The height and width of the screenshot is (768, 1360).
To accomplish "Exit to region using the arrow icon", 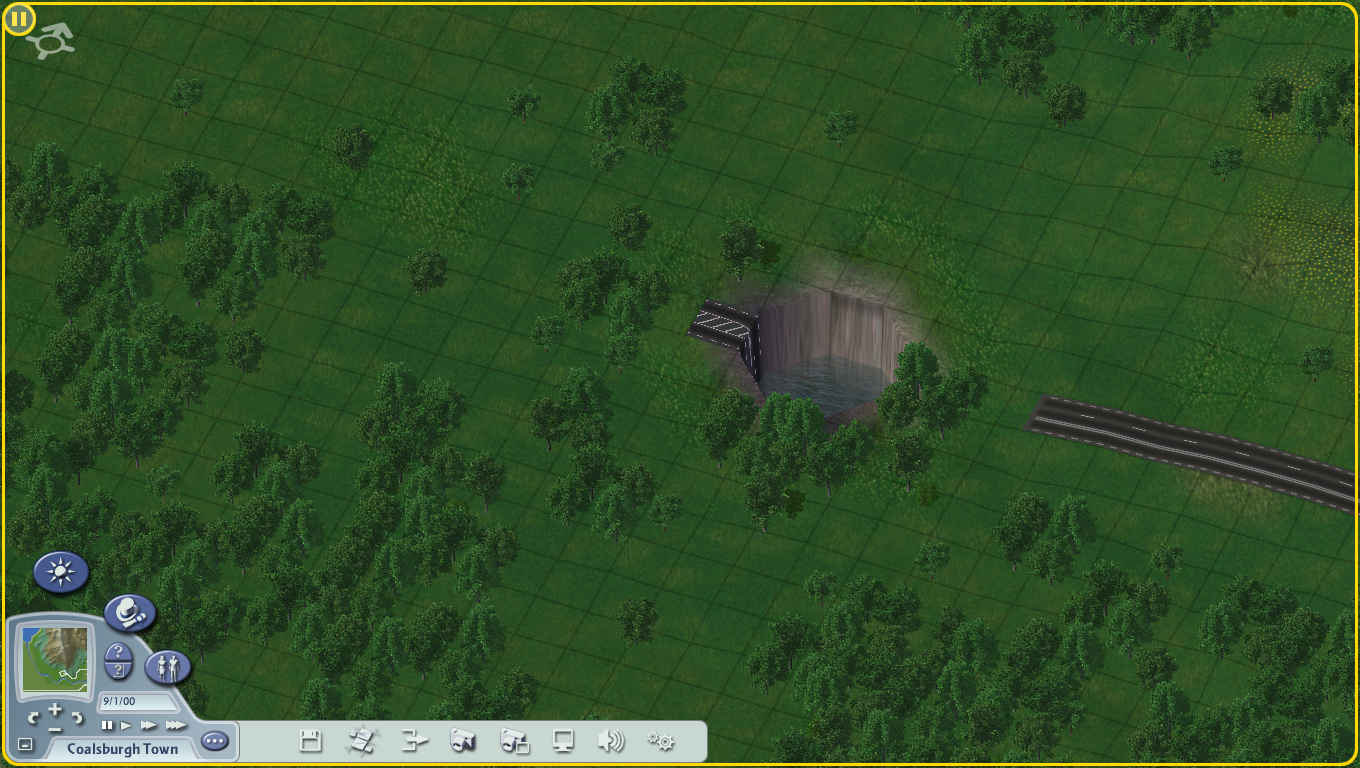I will [414, 741].
